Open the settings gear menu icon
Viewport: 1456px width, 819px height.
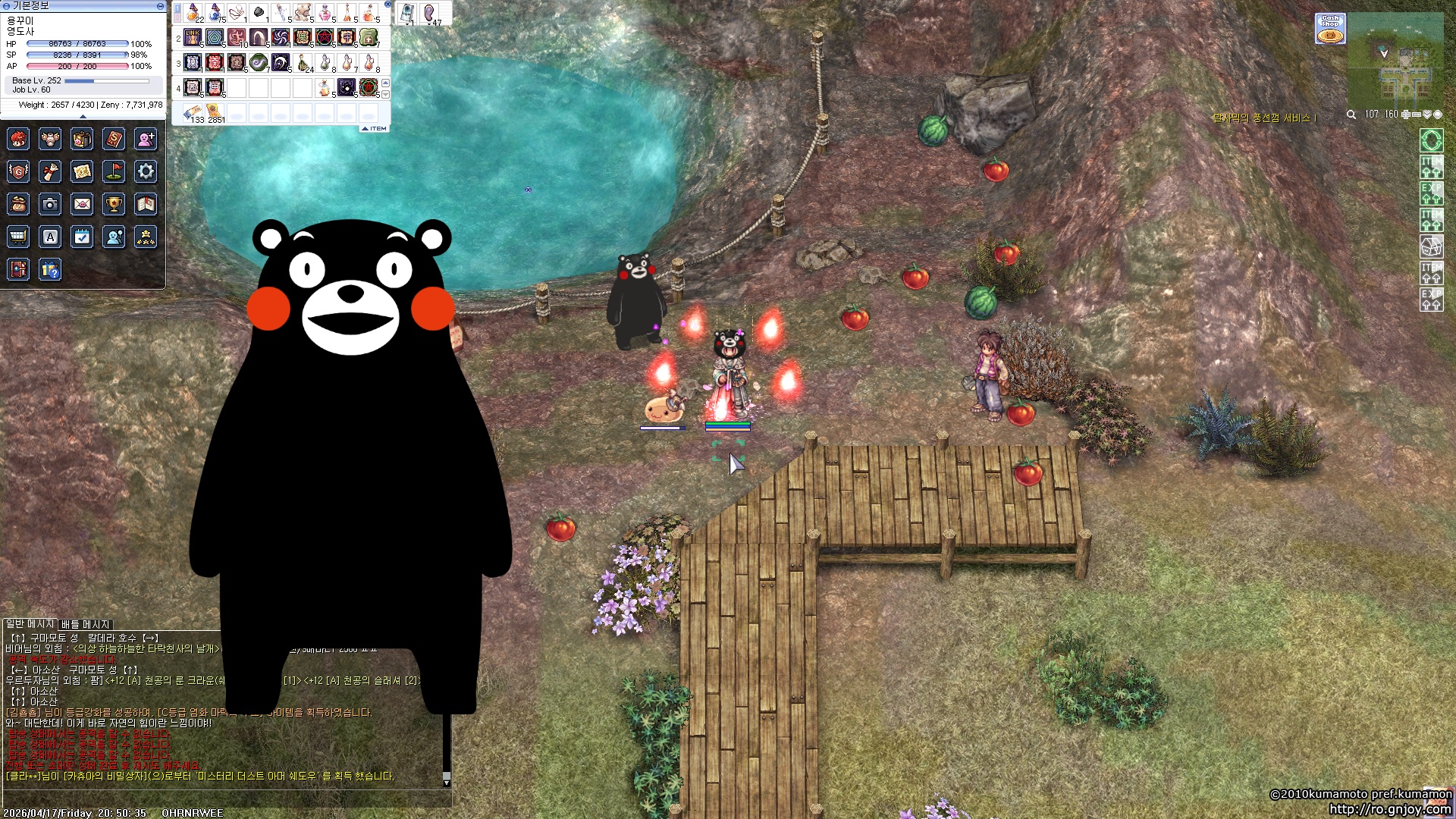coord(146,171)
